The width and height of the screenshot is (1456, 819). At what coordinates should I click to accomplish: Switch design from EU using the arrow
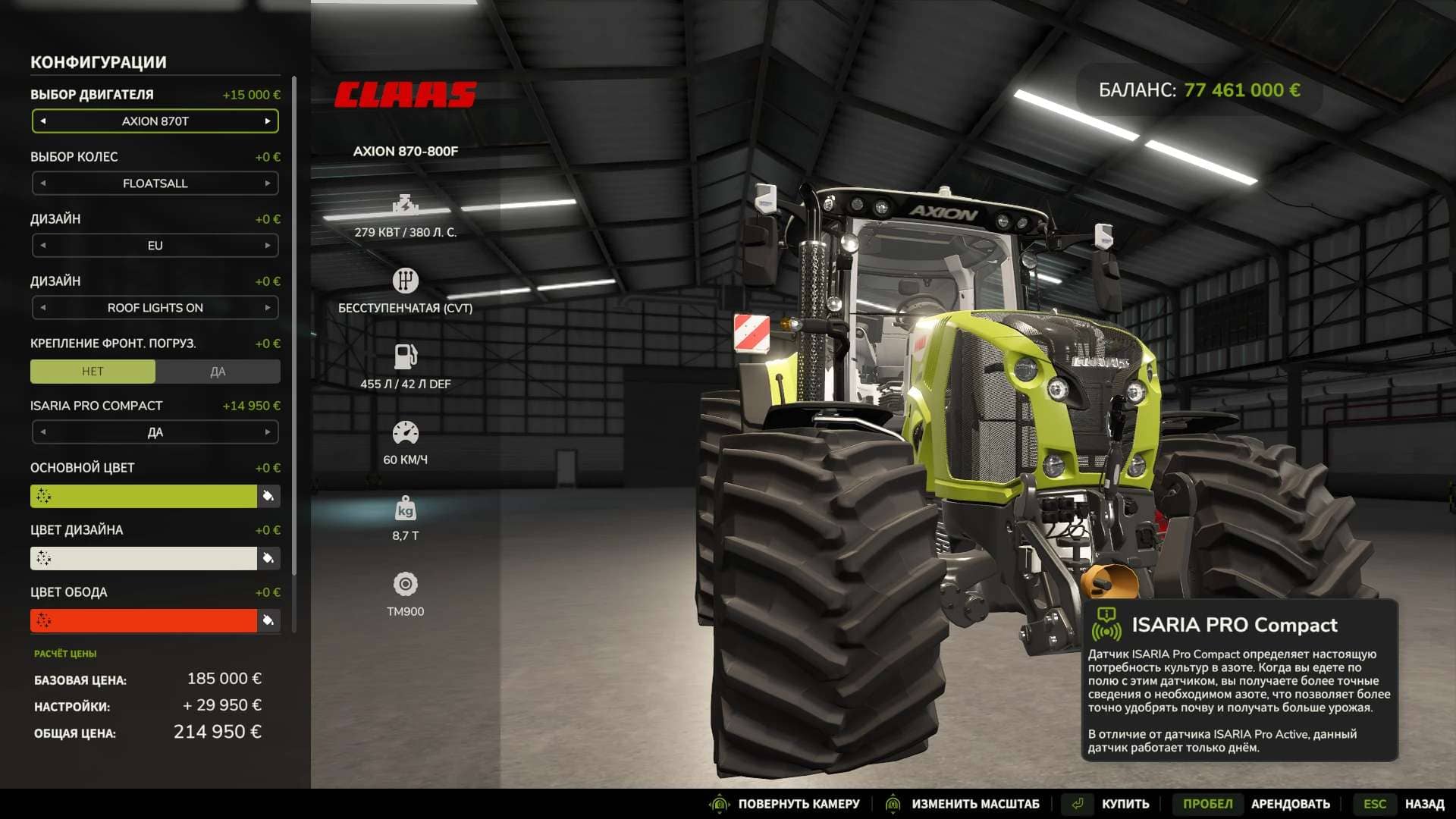click(x=268, y=245)
